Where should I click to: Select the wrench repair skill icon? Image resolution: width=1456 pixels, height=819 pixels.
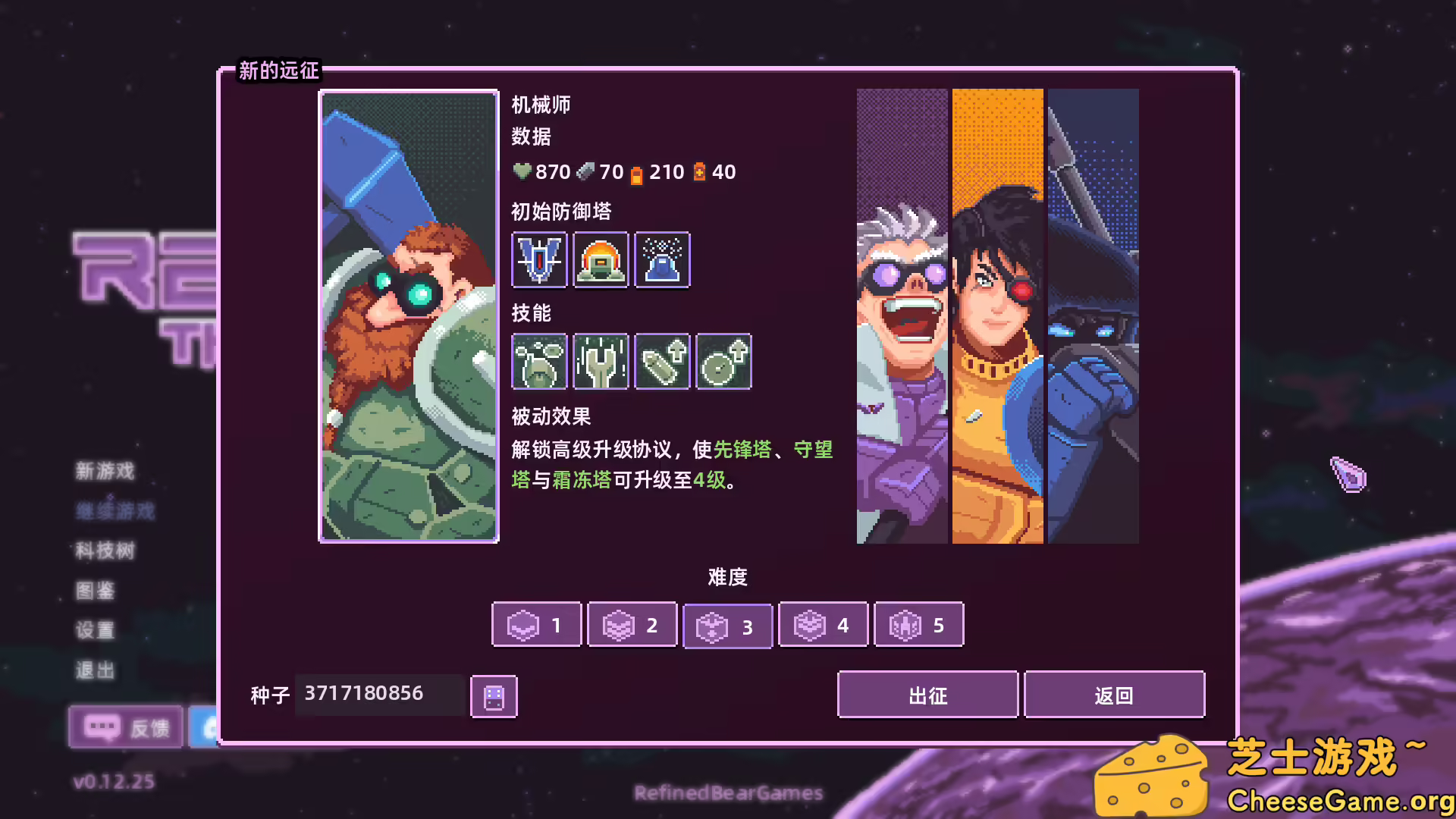[x=600, y=362]
